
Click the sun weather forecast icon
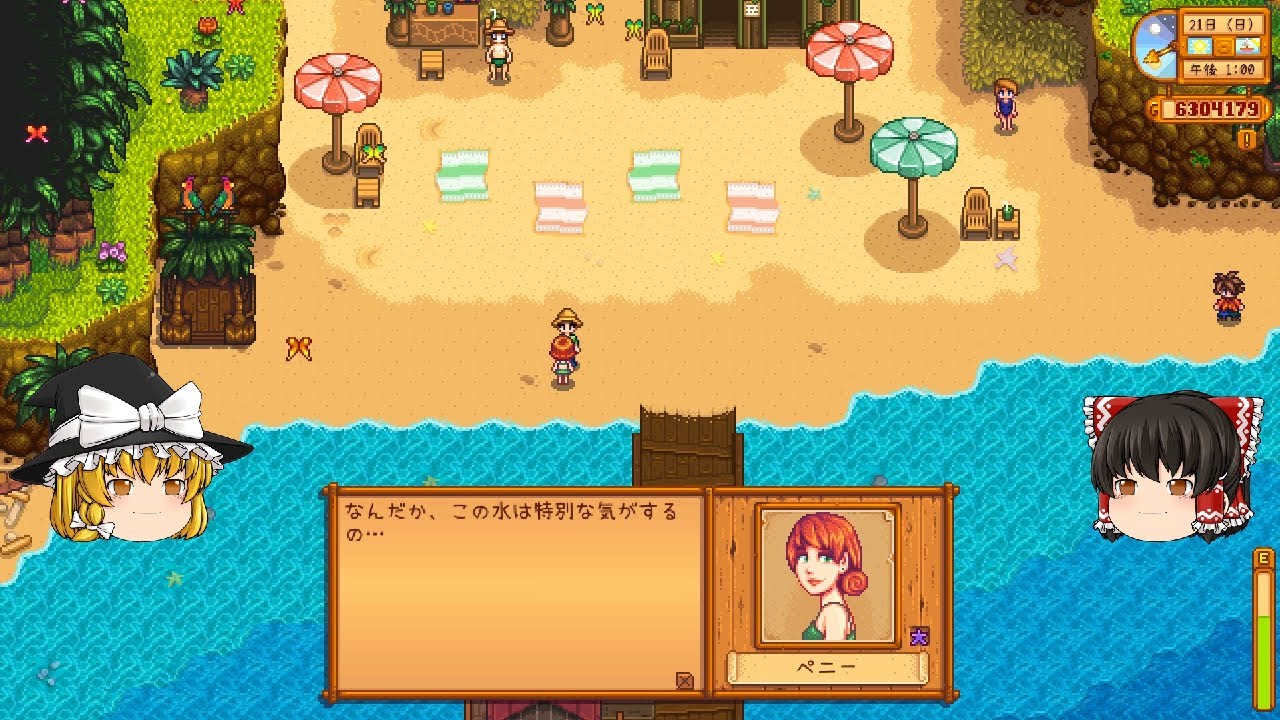point(1199,45)
